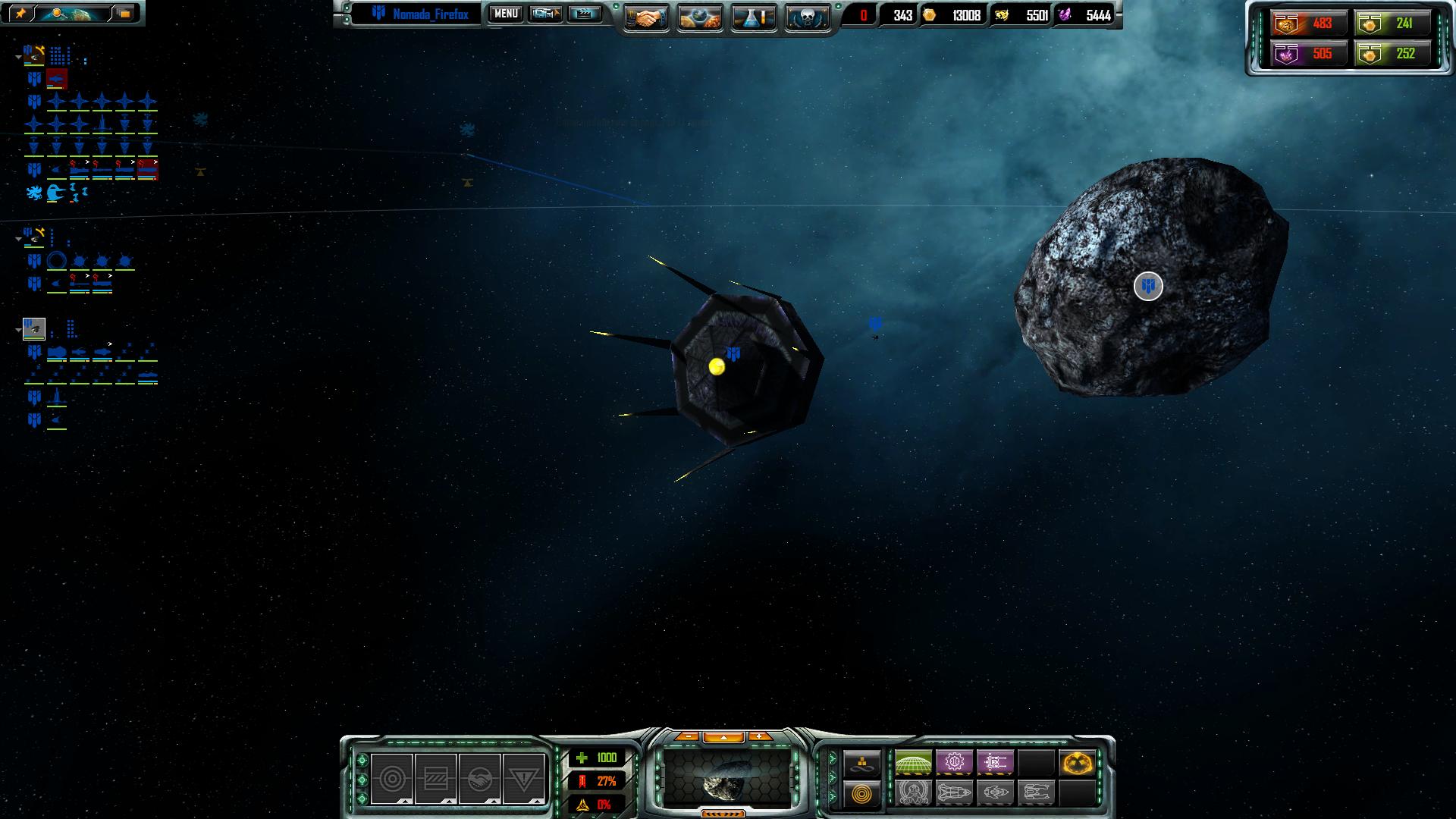Click the orange concentric rings button
Image resolution: width=1456 pixels, height=819 pixels.
click(862, 794)
